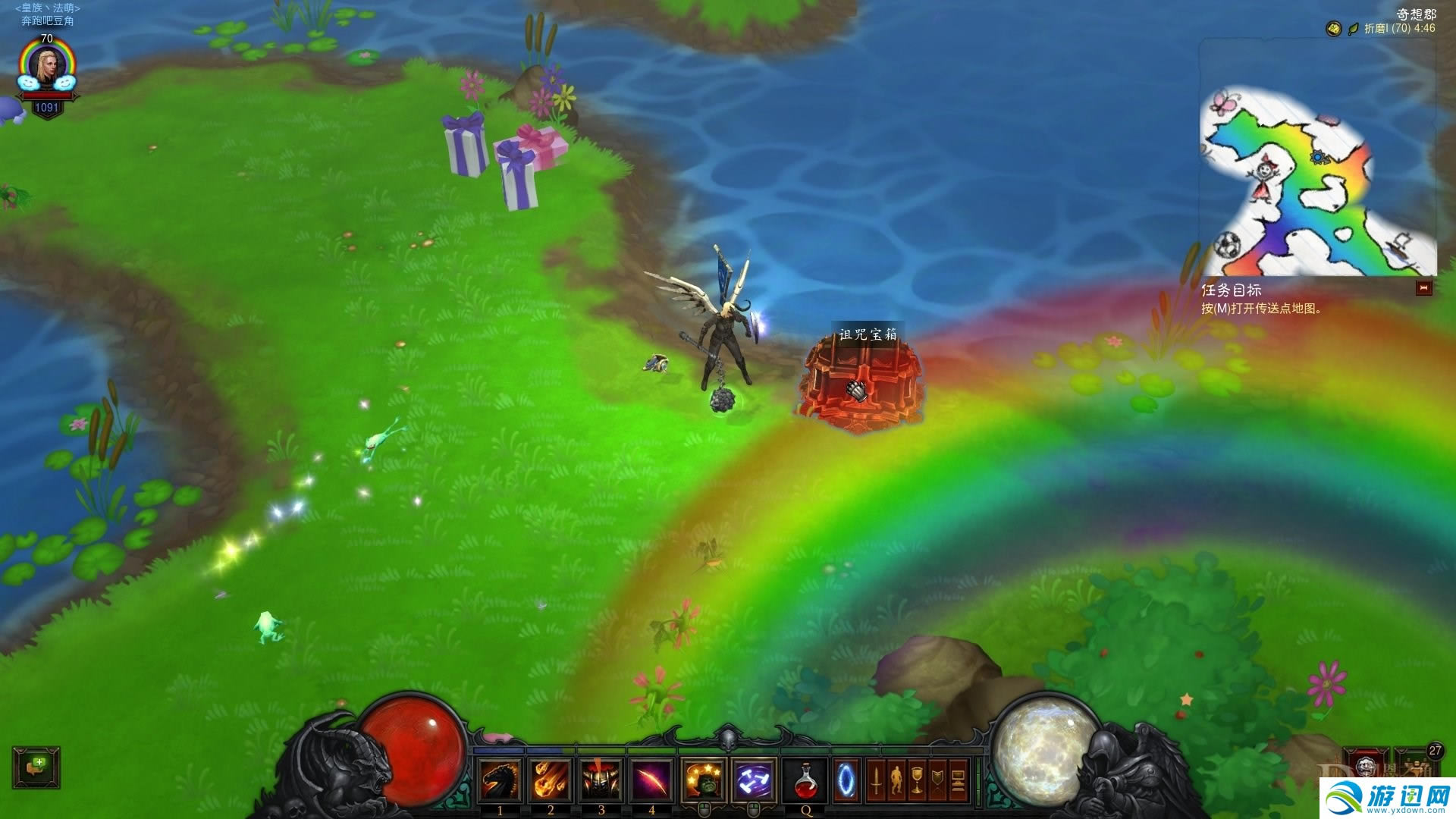The image size is (1456, 819).
Task: Use the red-plumed helmet skill in slot 3
Action: tap(601, 780)
